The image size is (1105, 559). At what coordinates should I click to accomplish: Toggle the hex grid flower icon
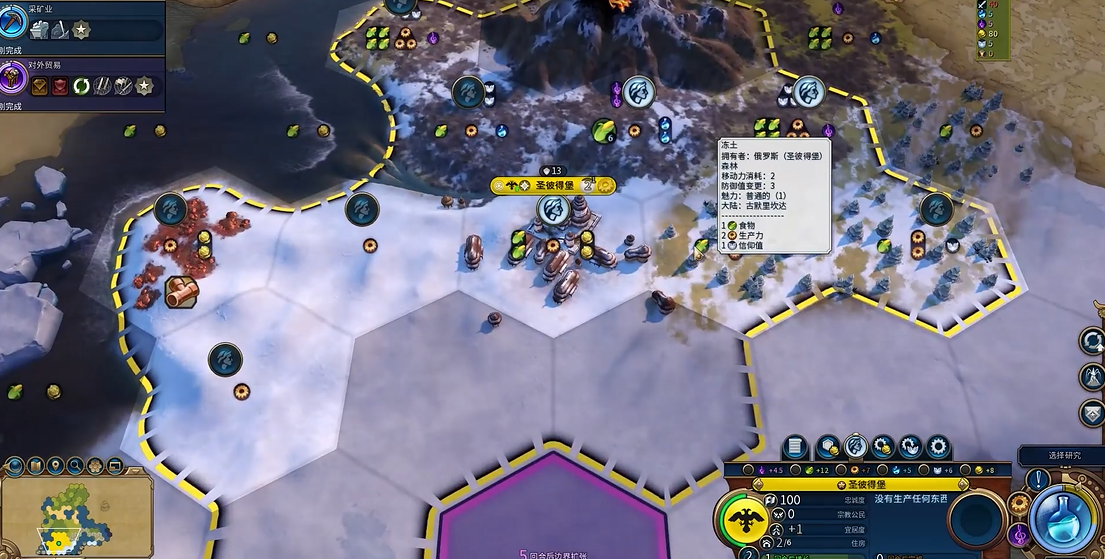click(95, 466)
